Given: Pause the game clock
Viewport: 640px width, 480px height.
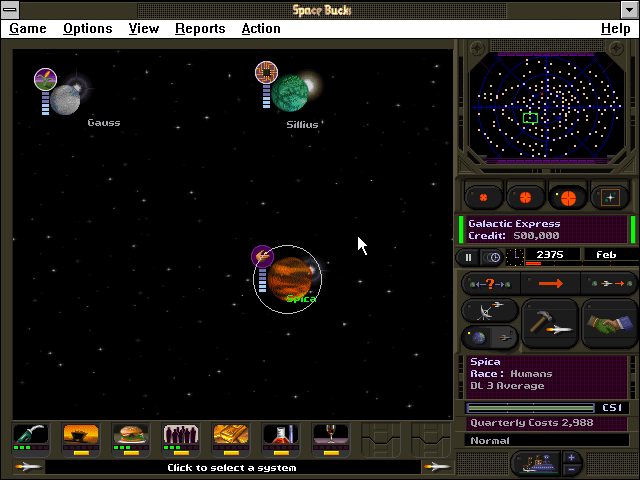Looking at the screenshot, I should (x=468, y=257).
